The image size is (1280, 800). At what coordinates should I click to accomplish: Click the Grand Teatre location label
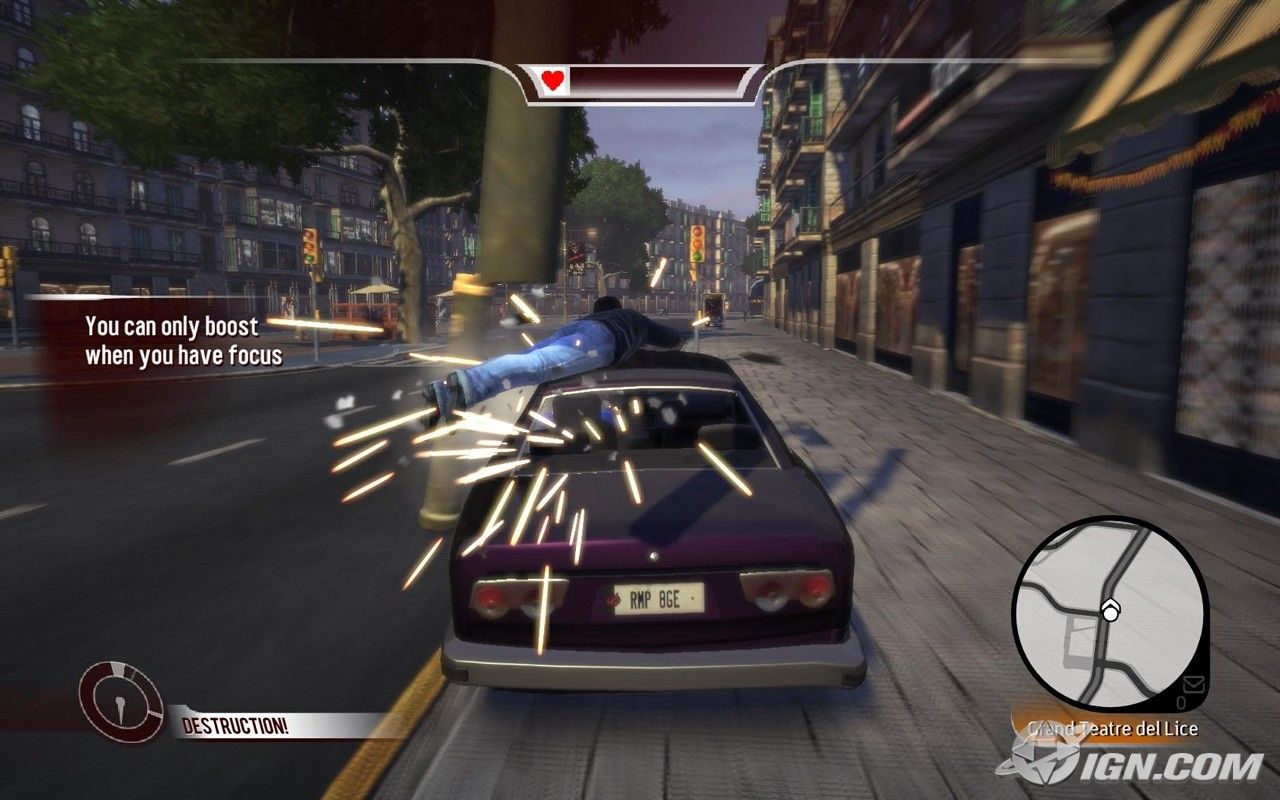[1112, 729]
